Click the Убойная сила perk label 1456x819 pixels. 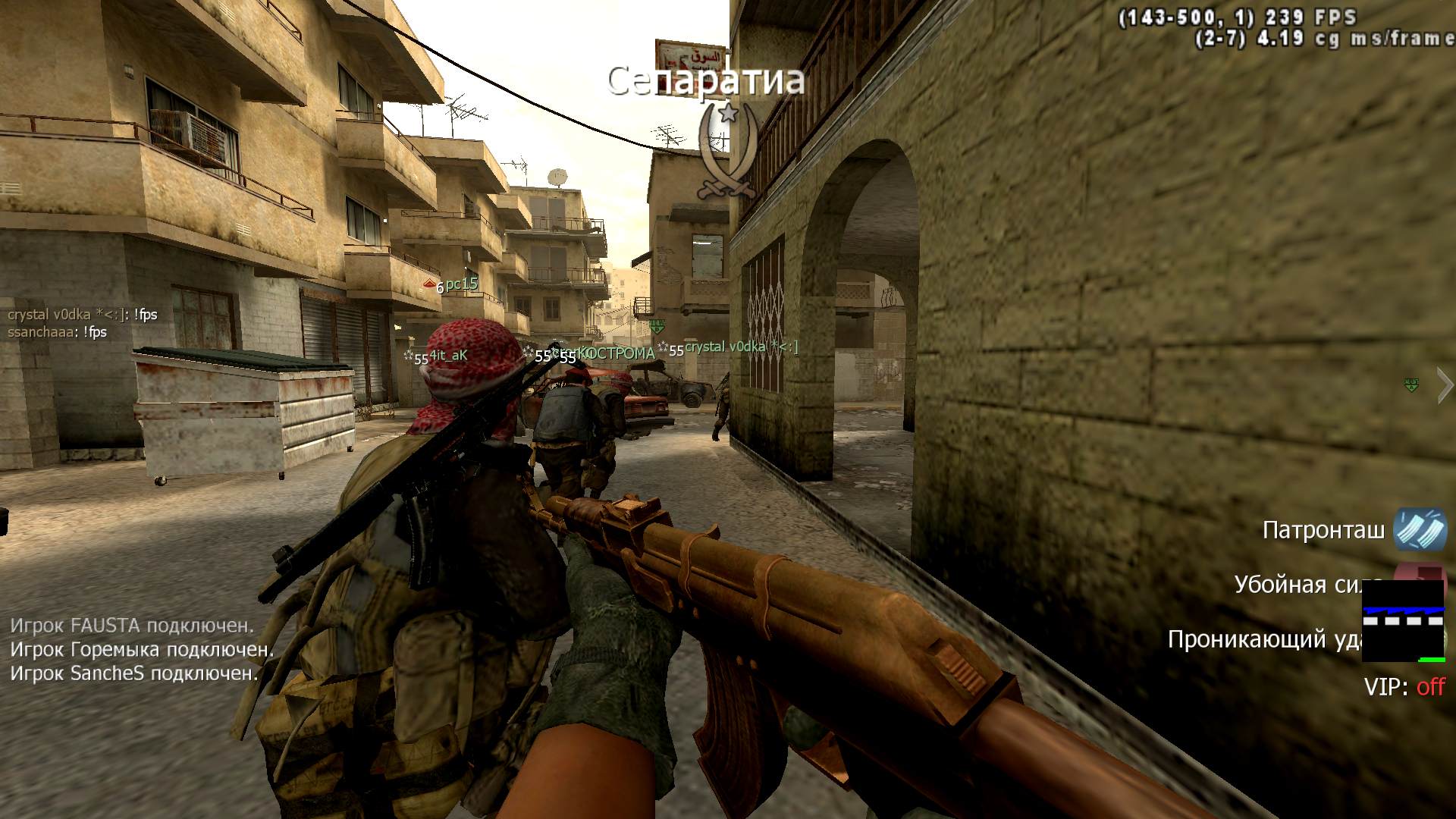1298,585
